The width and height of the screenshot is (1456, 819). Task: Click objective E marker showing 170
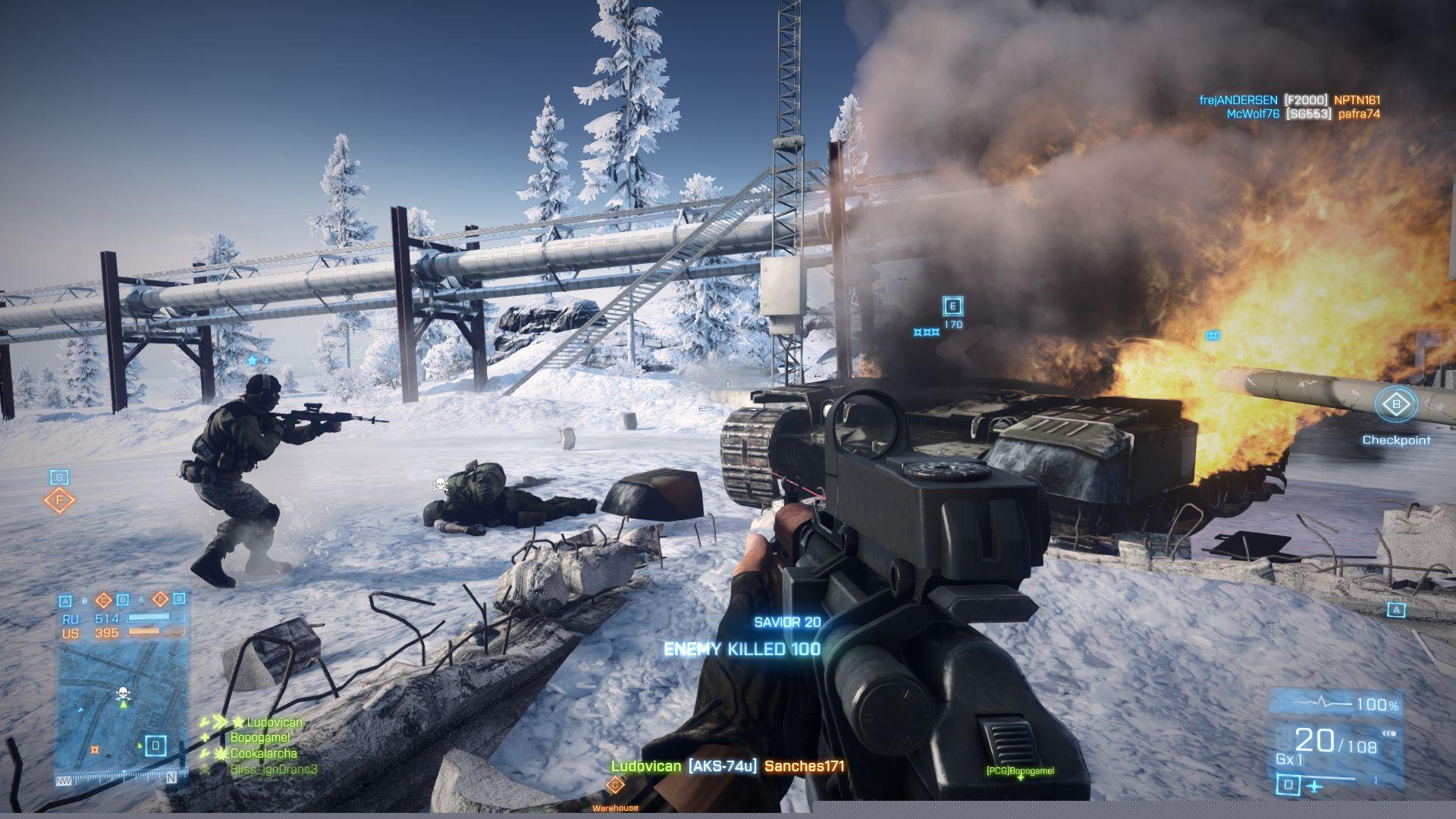[952, 306]
